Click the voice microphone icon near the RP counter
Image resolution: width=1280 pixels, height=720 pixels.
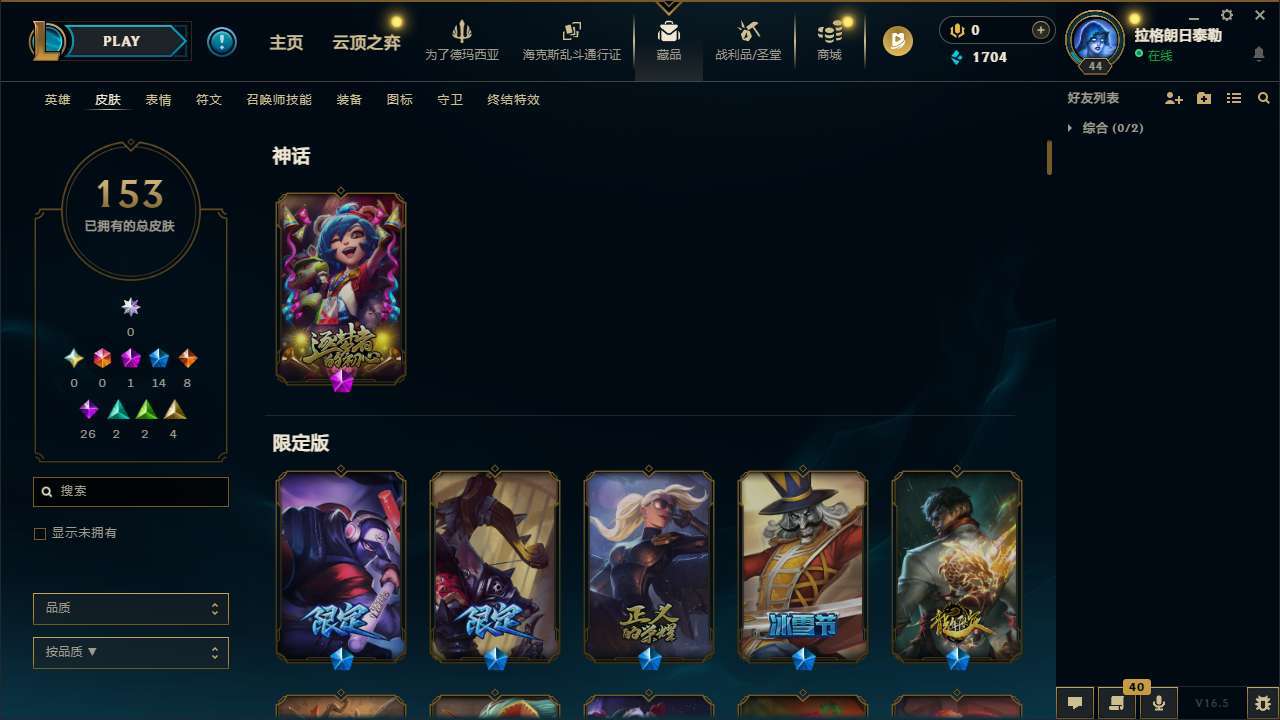point(956,30)
